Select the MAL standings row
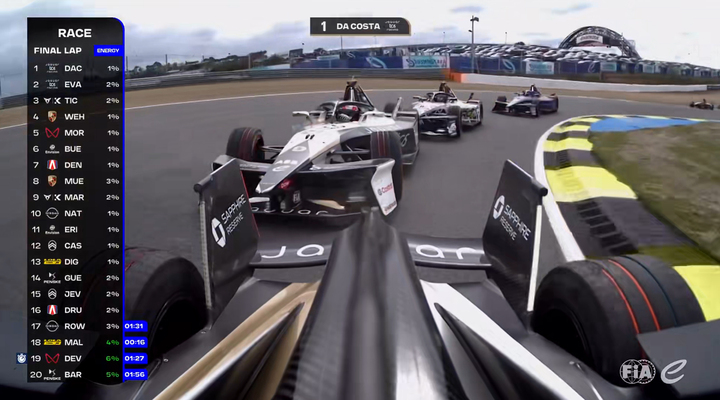The width and height of the screenshot is (720, 400). pos(76,341)
